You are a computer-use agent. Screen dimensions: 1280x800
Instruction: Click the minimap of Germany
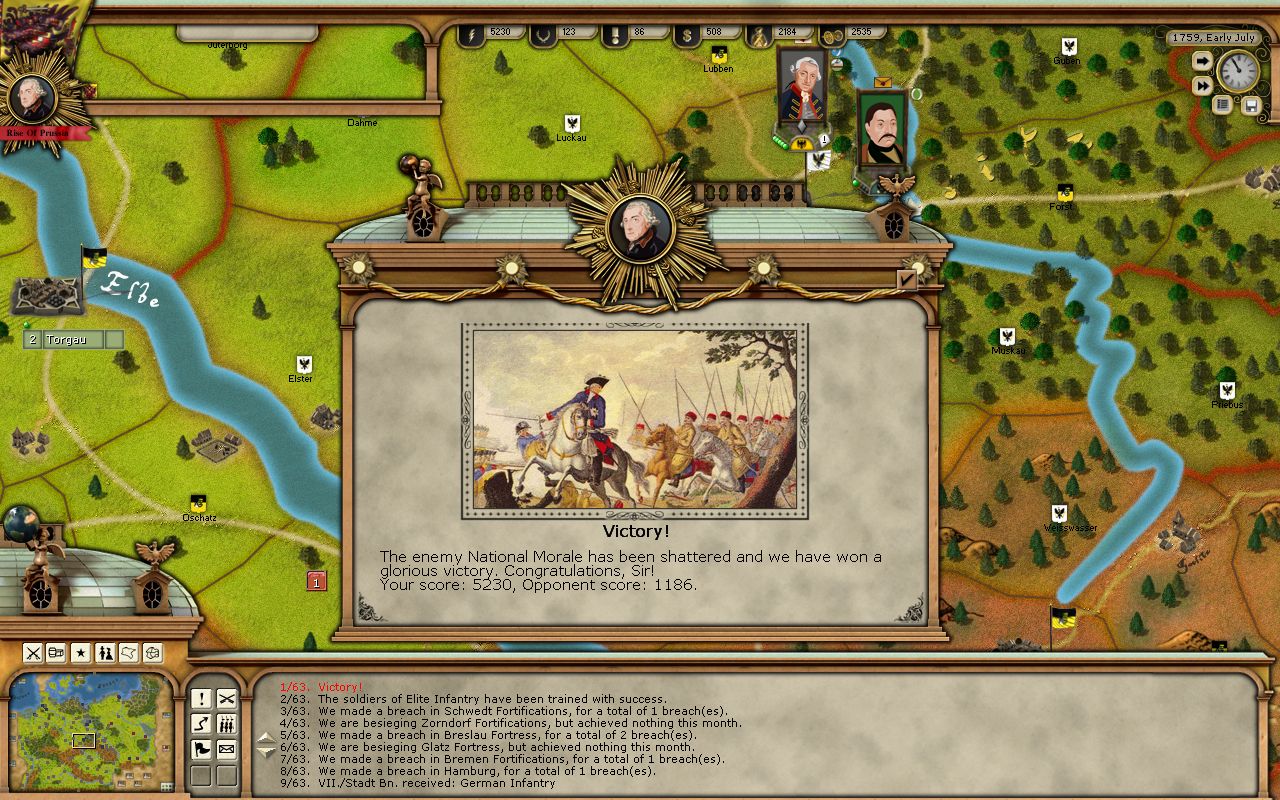coord(90,718)
